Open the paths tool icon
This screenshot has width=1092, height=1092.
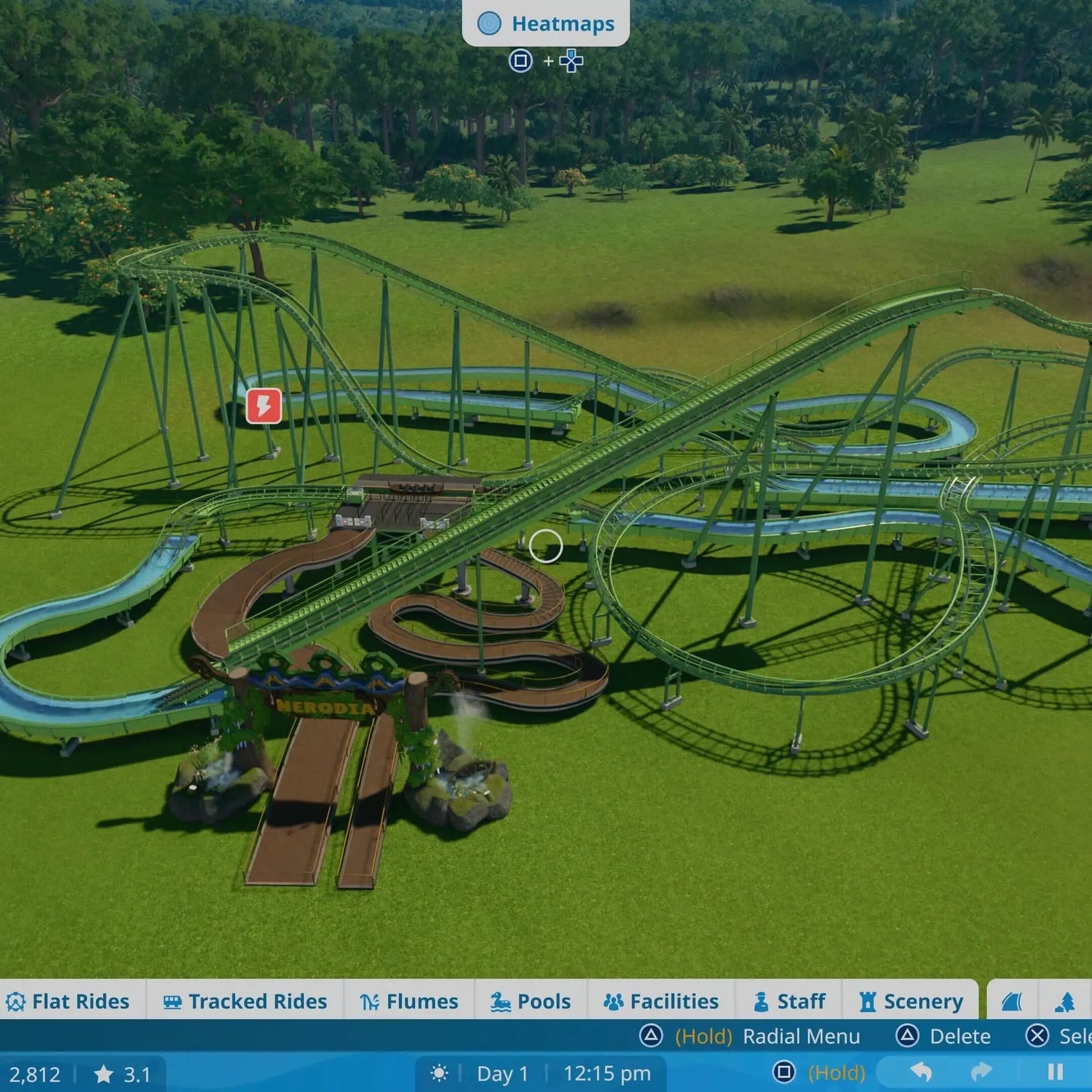coord(1013,1002)
